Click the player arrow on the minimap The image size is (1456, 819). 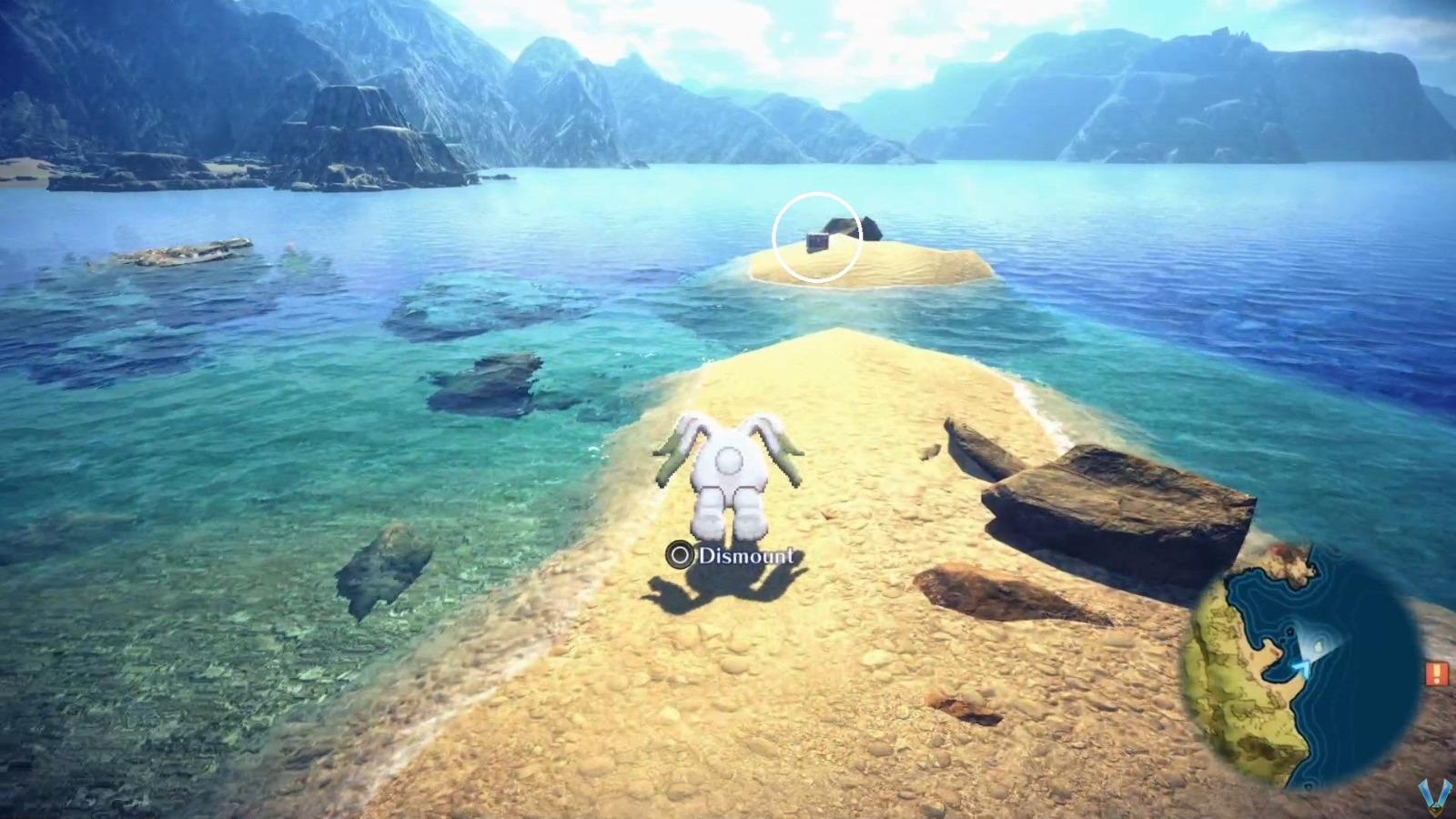tap(1302, 667)
